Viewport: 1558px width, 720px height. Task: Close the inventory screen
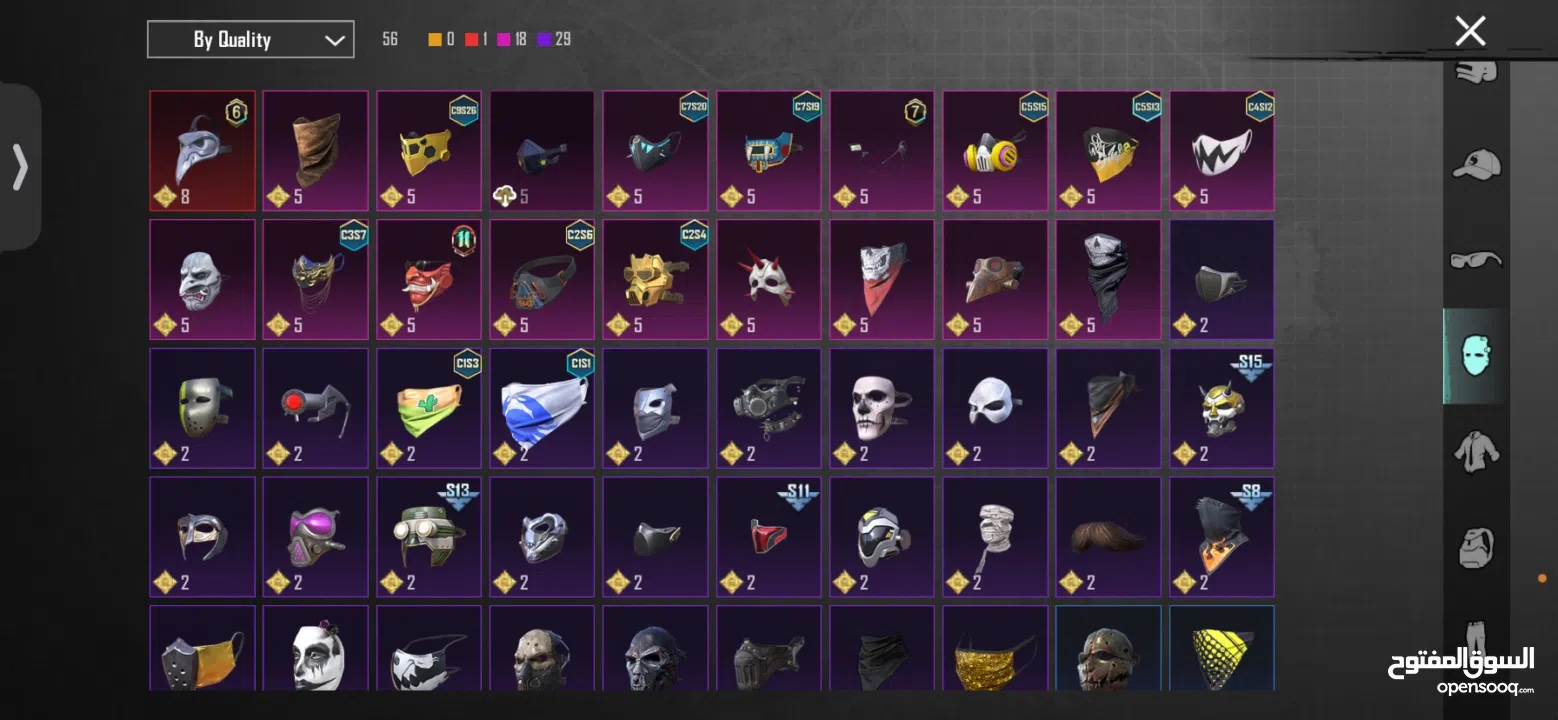1469,30
